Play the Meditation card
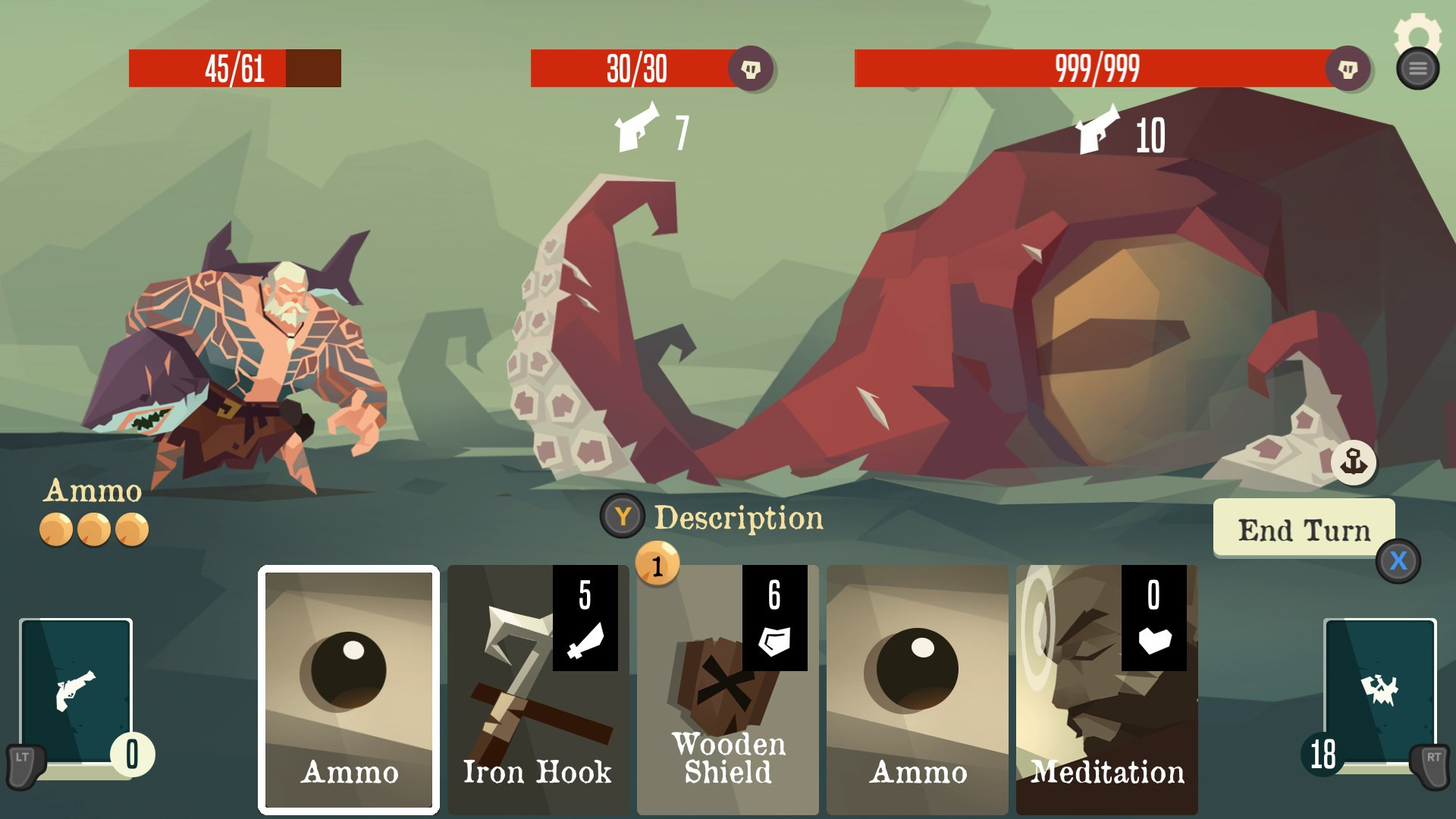Viewport: 1456px width, 819px height. click(x=1106, y=689)
